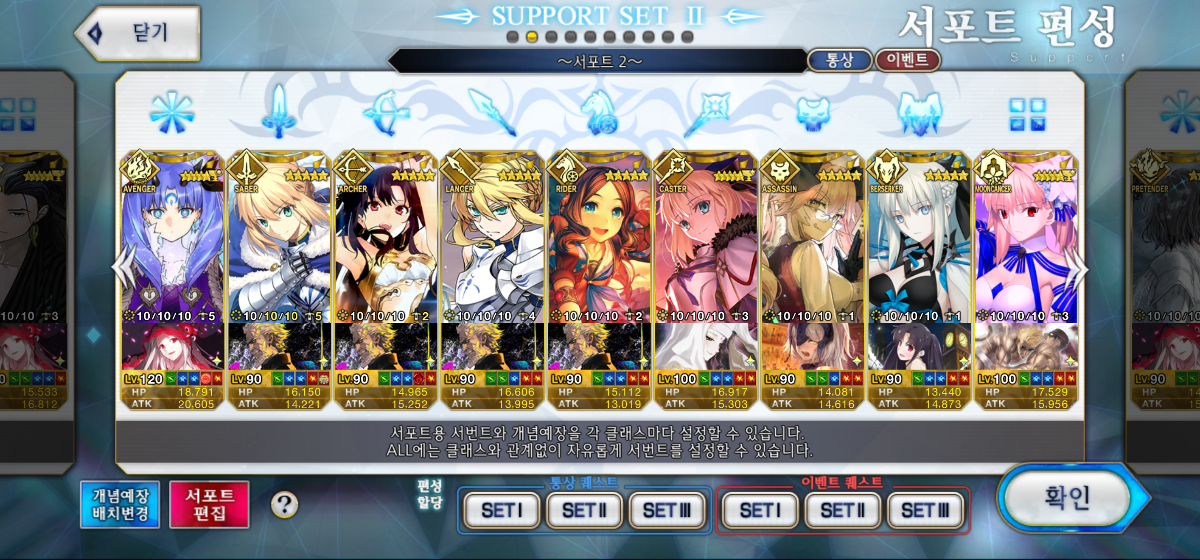Image resolution: width=1200 pixels, height=560 pixels.
Task: Select the Avenger support servant card
Action: pos(172,240)
